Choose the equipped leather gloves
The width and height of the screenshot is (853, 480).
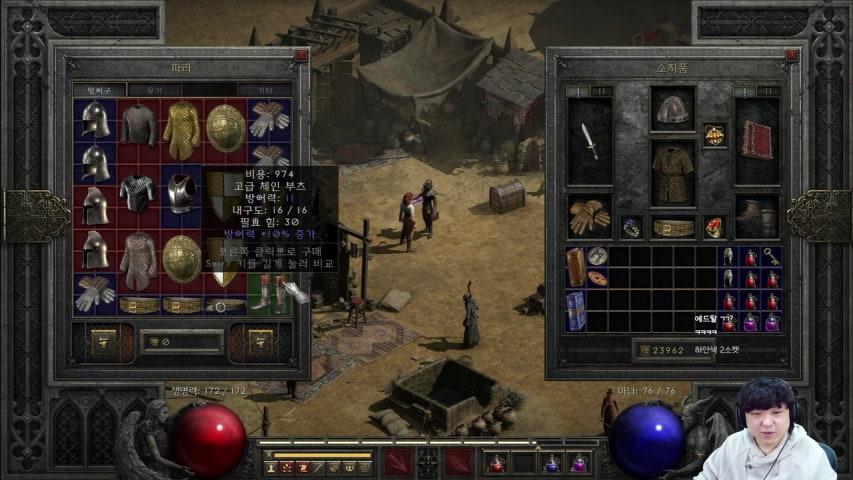point(589,215)
